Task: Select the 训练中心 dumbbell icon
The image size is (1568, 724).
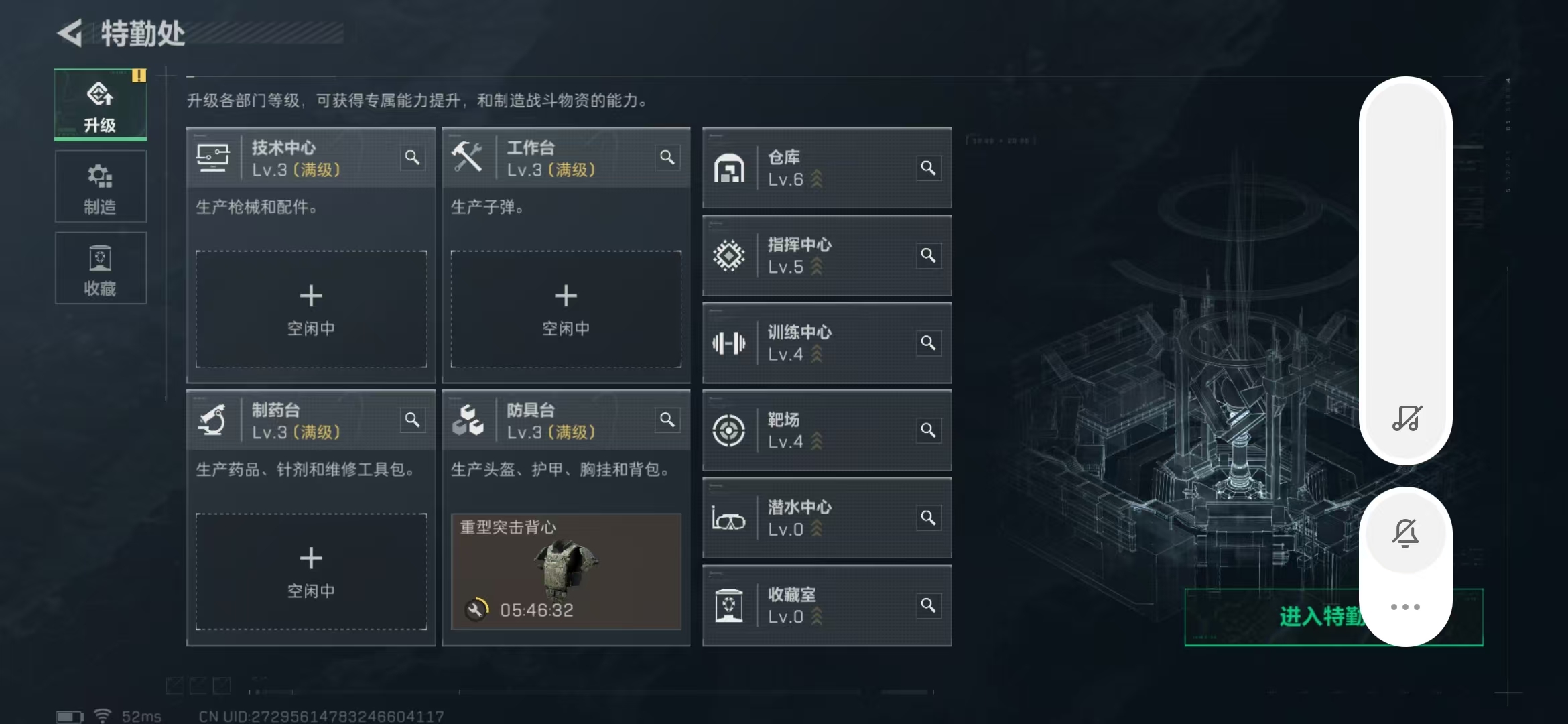Action: (x=729, y=343)
